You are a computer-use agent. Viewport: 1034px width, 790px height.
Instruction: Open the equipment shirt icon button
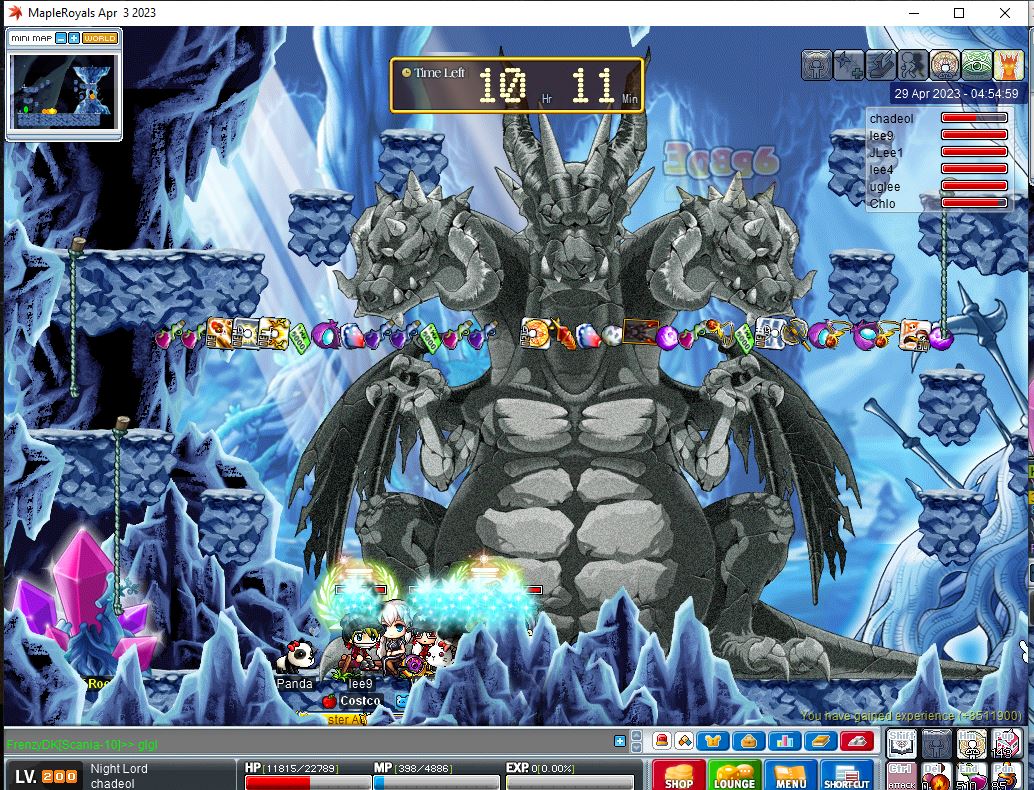click(x=712, y=741)
